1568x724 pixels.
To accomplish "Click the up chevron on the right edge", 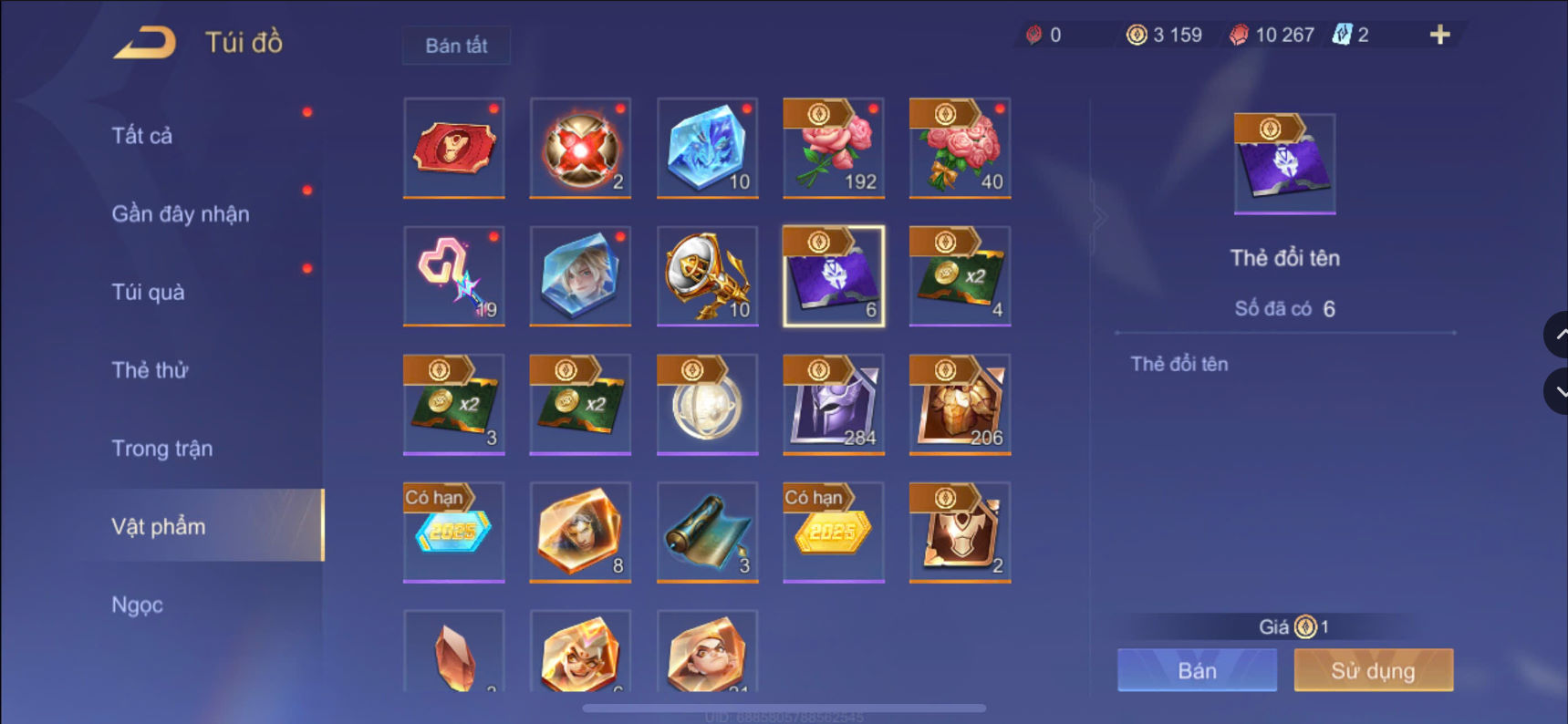I will pyautogui.click(x=1559, y=334).
